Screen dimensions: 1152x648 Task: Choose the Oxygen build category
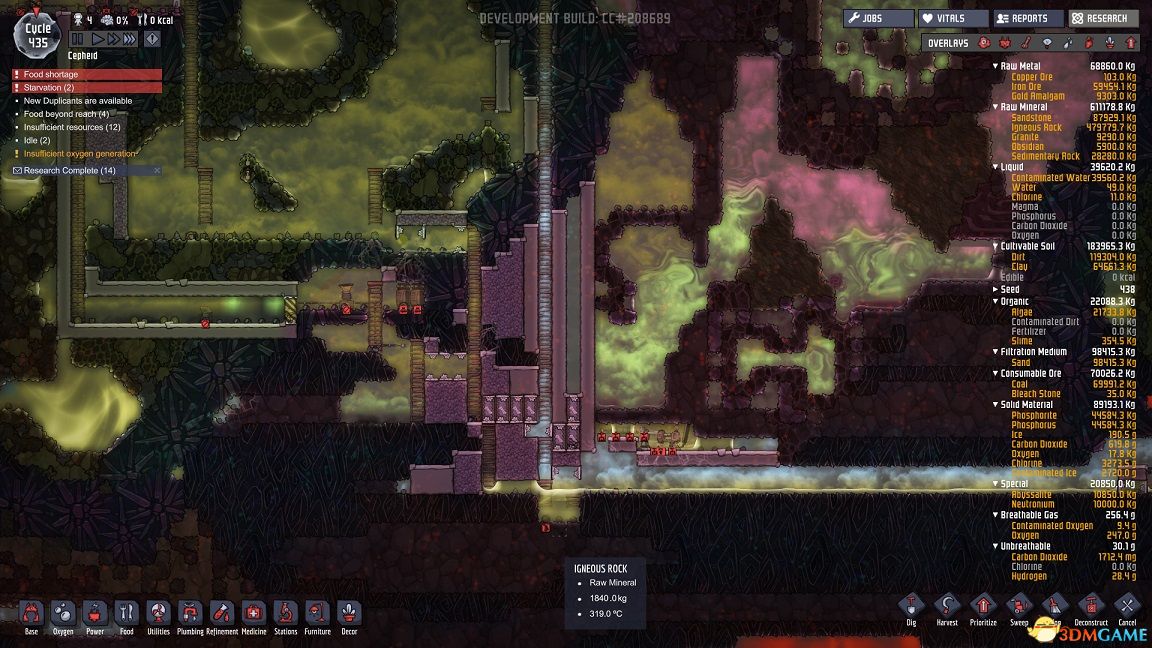[x=62, y=613]
